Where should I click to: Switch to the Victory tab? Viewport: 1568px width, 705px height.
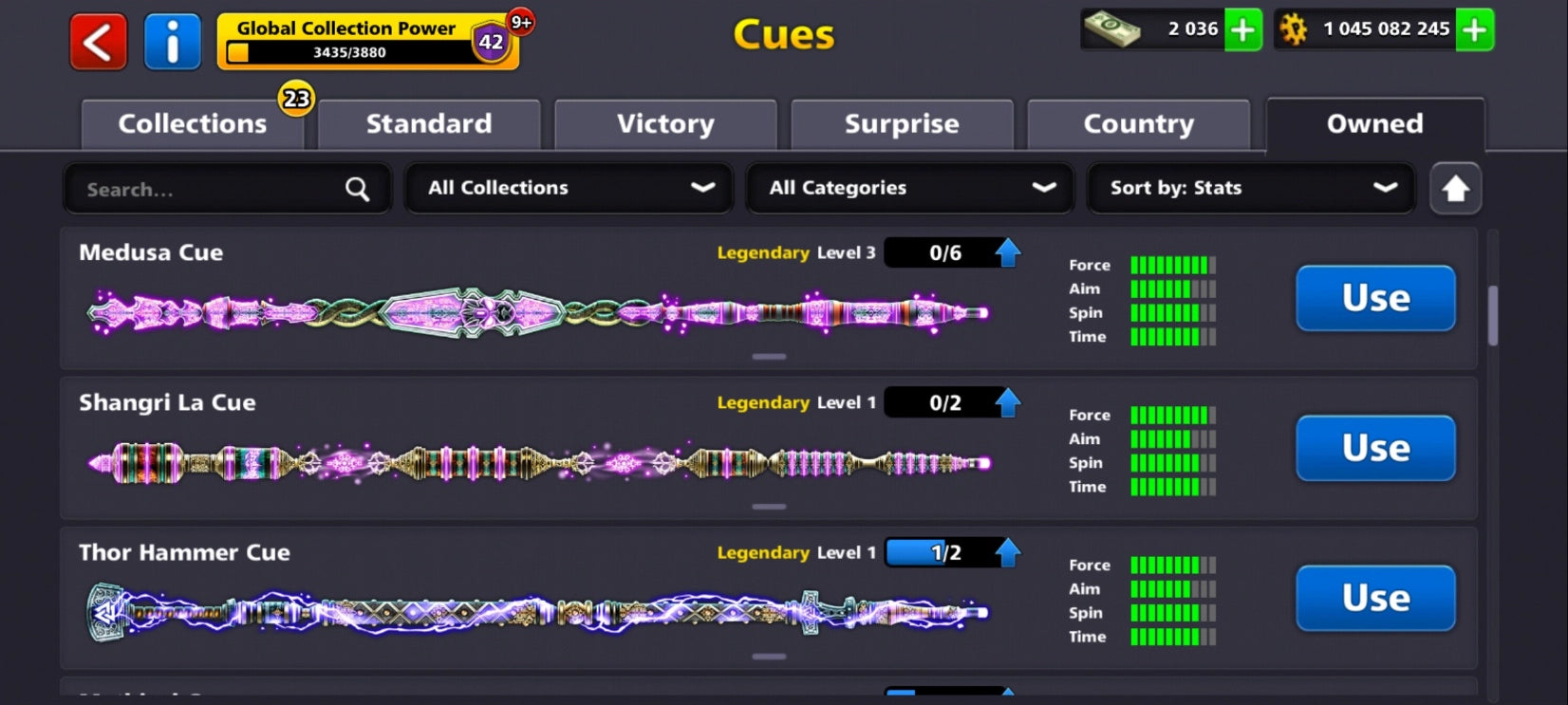[x=664, y=123]
